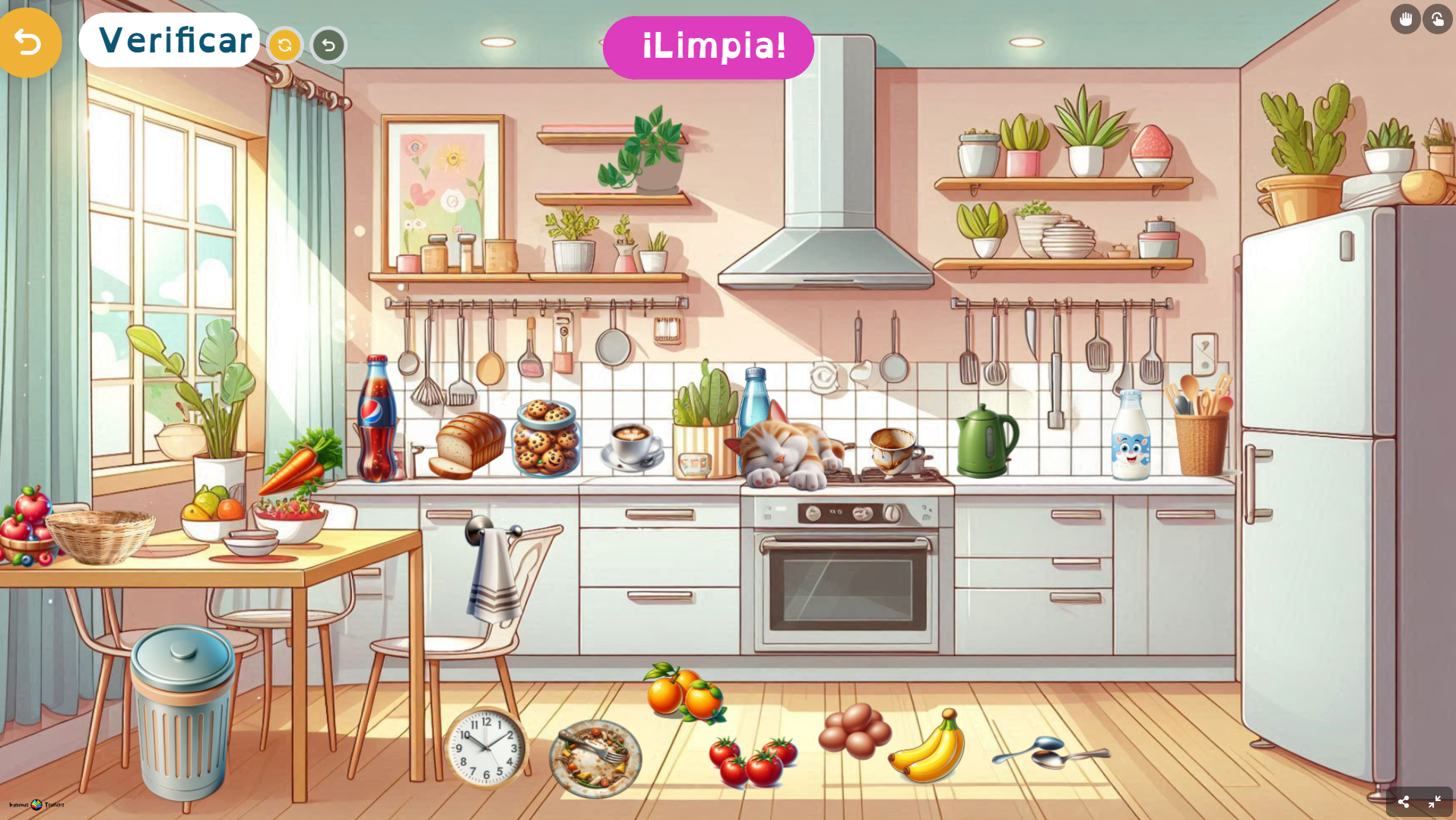This screenshot has height=820, width=1456.
Task: Open the share options
Action: (1404, 802)
